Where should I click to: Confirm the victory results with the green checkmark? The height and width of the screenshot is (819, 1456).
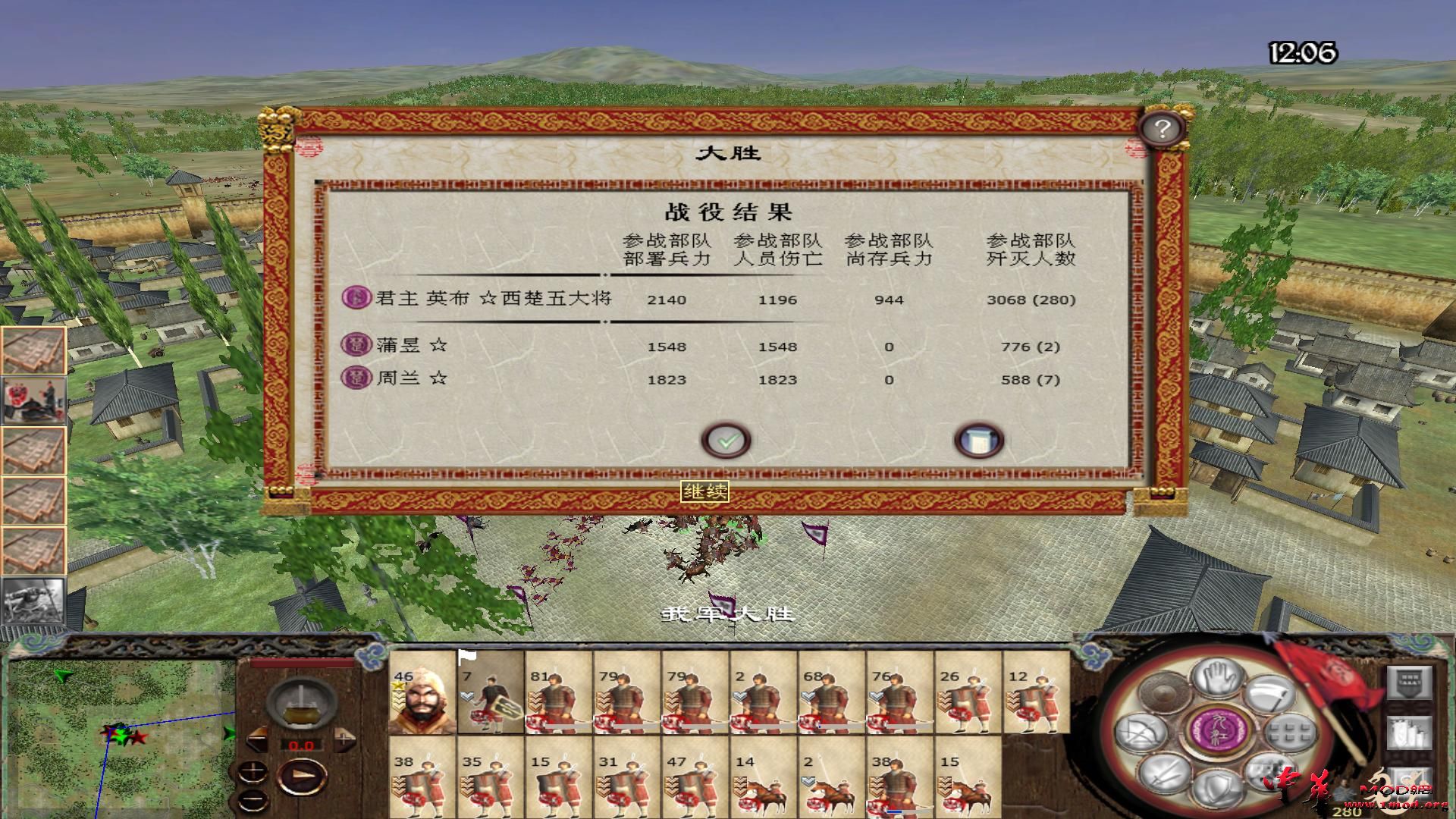coord(728,440)
